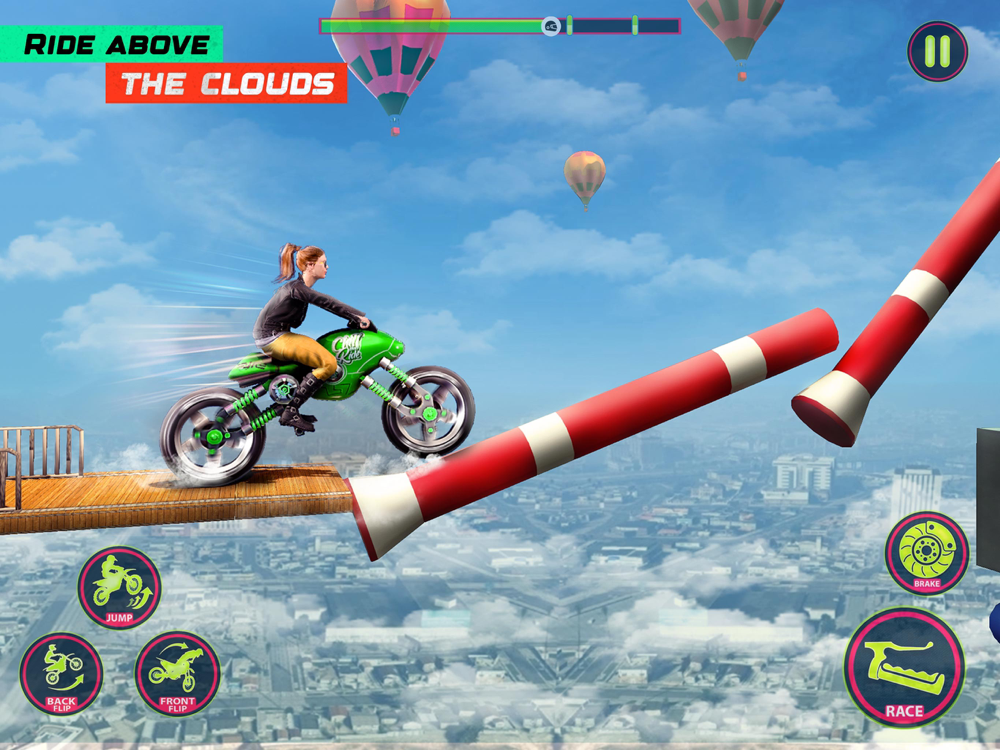Trigger the Front Flip button
Screen dimensions: 1000x750
177,673
